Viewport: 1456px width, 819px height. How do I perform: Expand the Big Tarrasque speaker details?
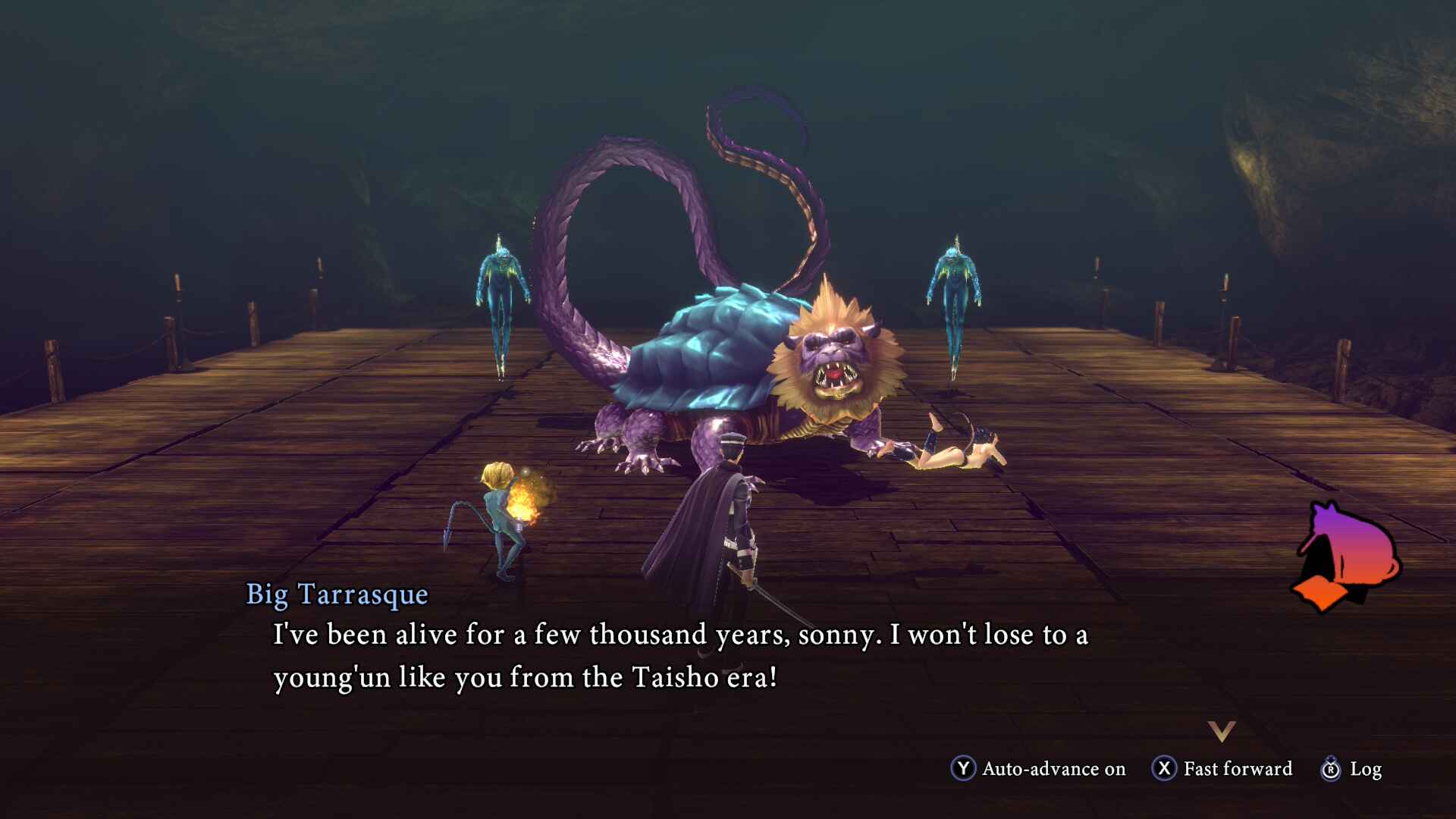pos(338,596)
